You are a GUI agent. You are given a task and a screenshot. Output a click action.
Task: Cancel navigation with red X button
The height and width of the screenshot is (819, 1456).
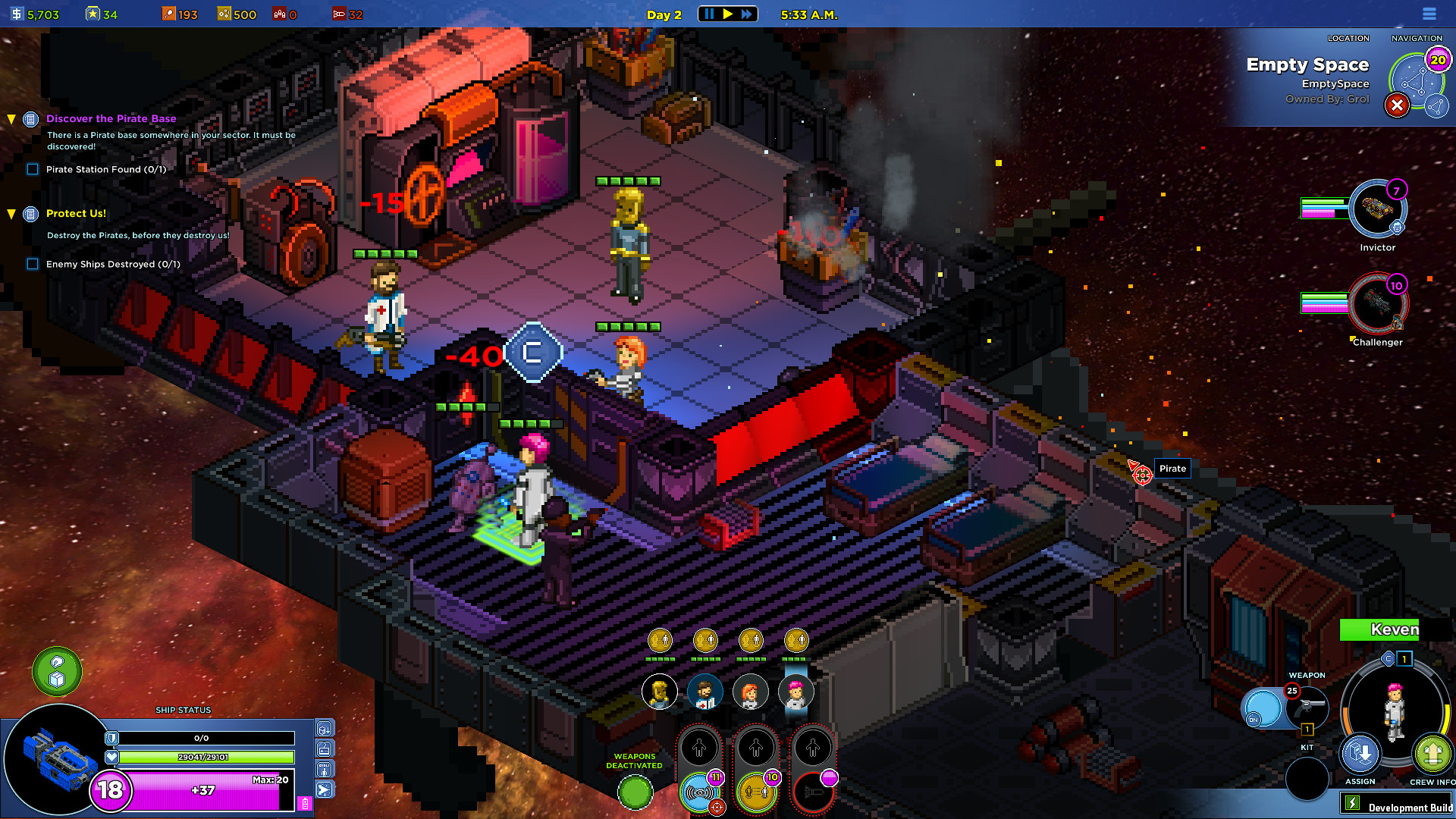tap(1397, 105)
